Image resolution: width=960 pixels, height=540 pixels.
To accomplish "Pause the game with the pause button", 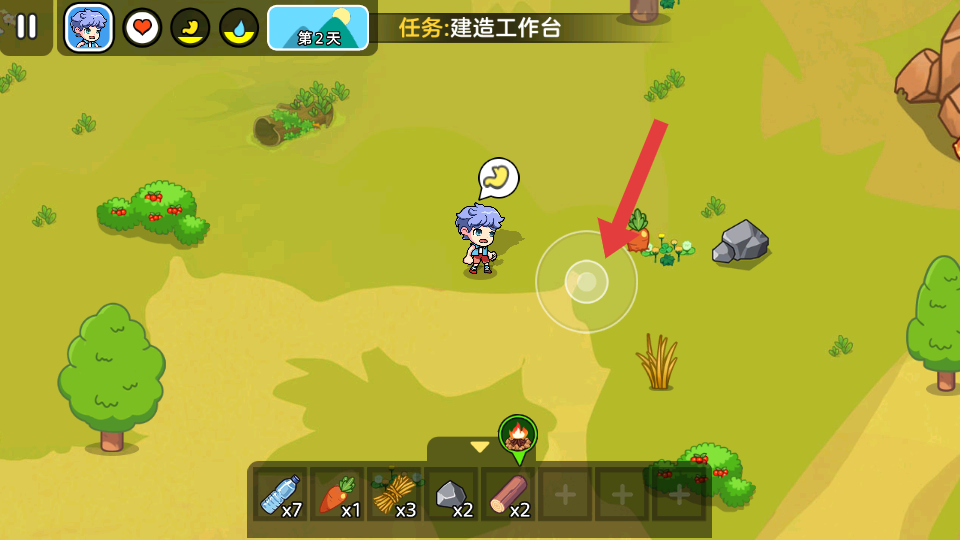I will tap(26, 27).
